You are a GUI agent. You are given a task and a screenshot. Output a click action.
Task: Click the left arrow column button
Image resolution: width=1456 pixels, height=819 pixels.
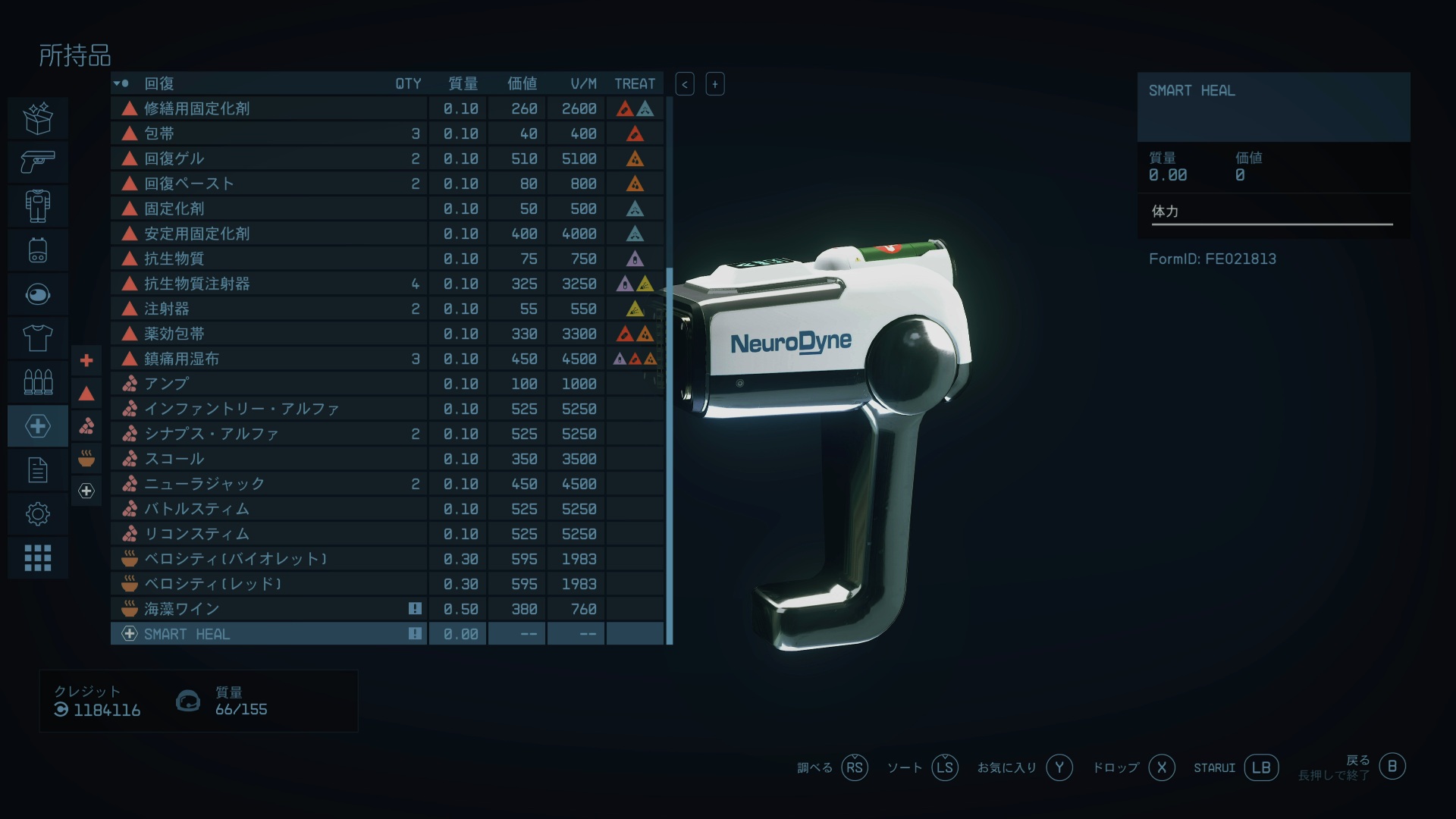tap(685, 83)
